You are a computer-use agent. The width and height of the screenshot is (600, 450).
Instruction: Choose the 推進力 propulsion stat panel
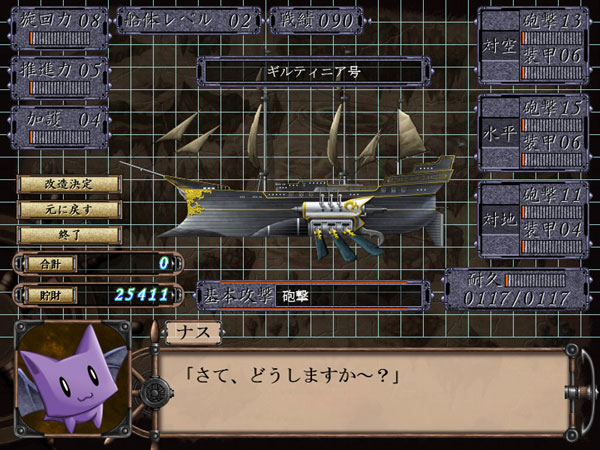coord(59,73)
